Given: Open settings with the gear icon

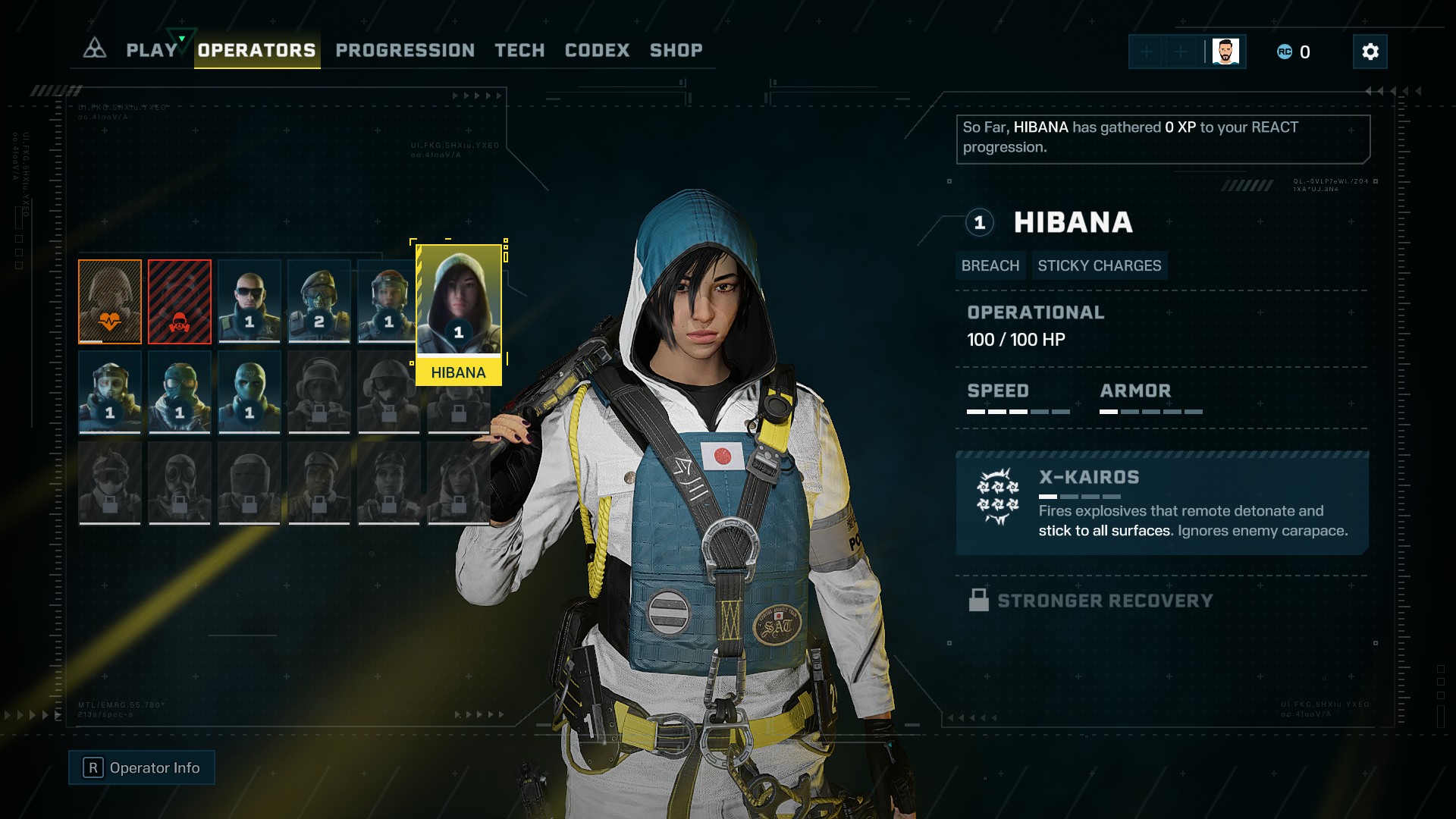Looking at the screenshot, I should pyautogui.click(x=1370, y=52).
